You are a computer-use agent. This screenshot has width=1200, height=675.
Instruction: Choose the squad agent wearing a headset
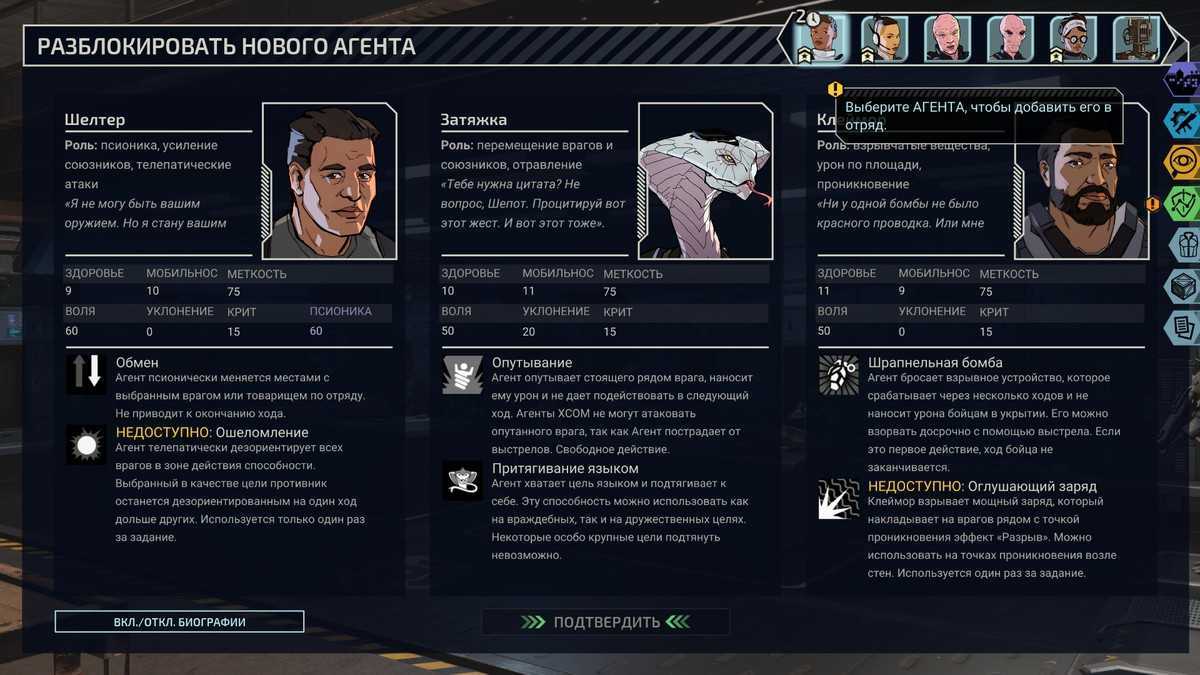[885, 39]
